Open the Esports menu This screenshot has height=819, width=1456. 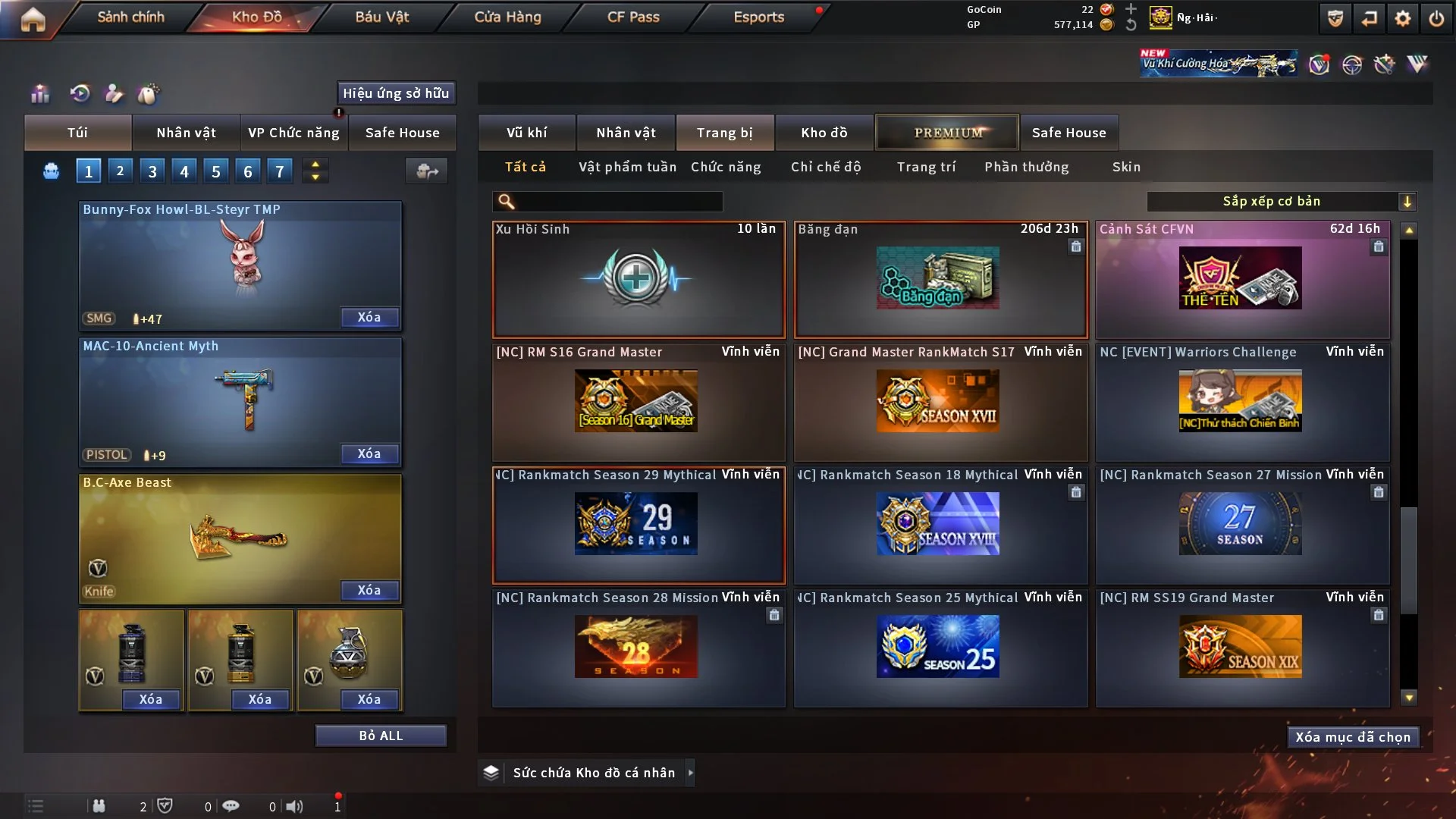pos(758,17)
